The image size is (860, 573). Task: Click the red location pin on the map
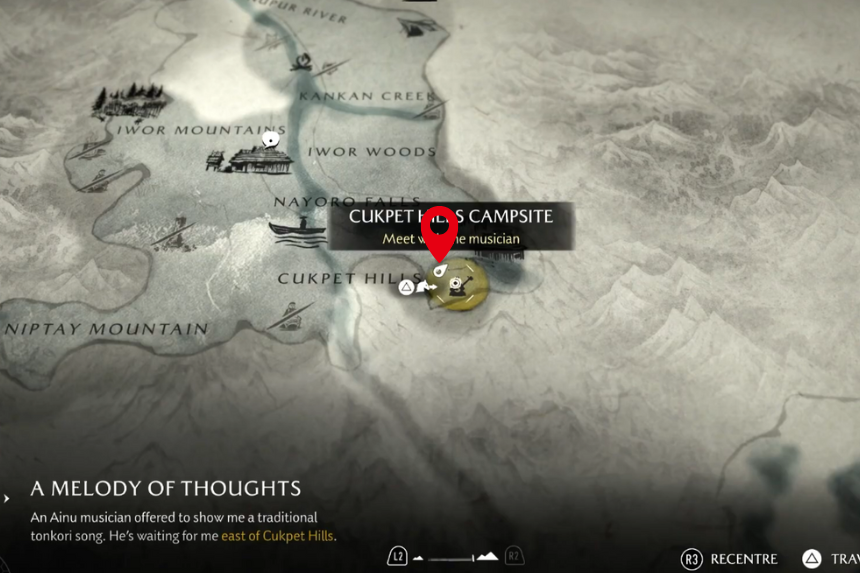tap(438, 231)
